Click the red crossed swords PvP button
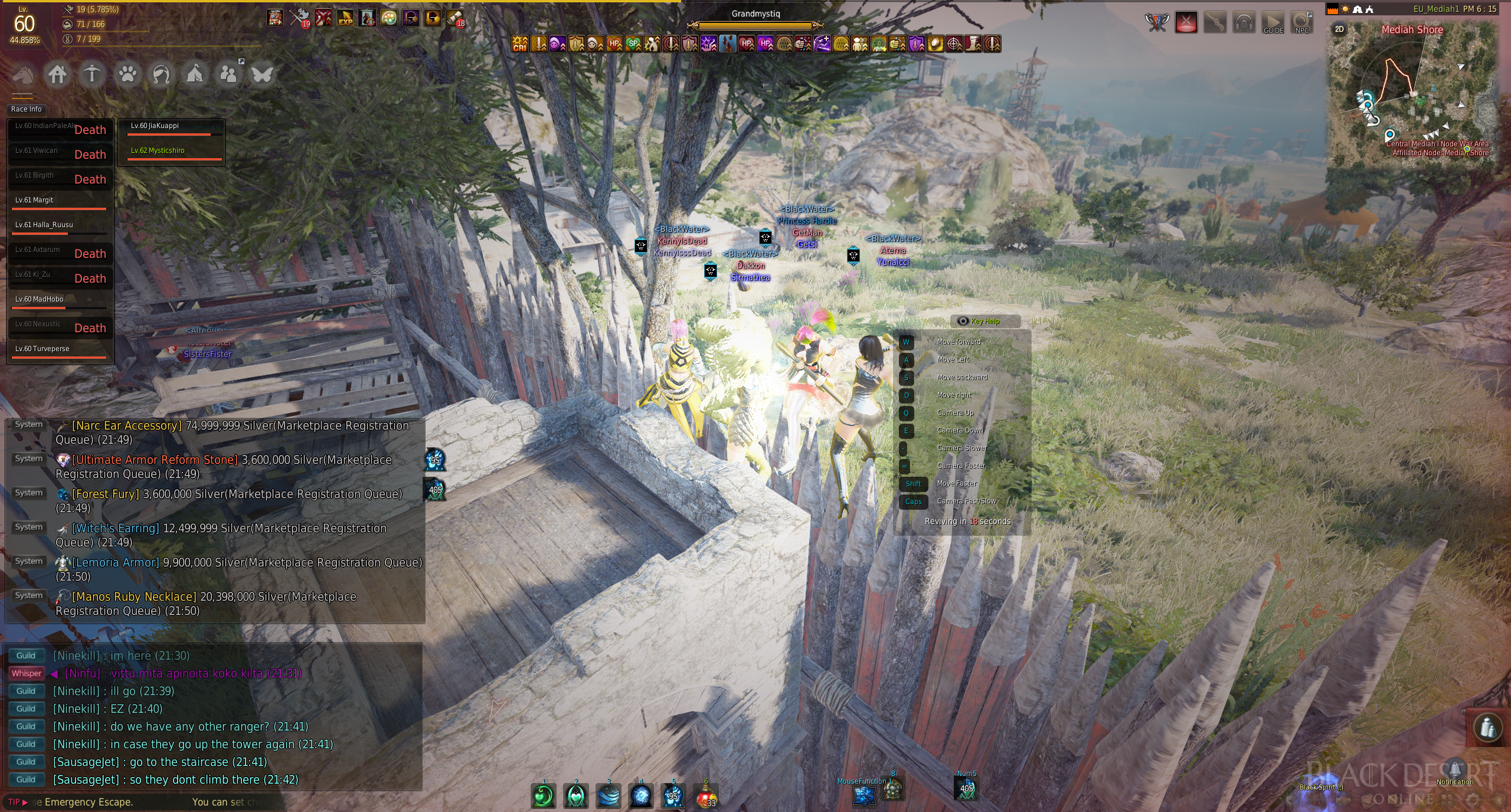This screenshot has width=1511, height=812. coord(1186,24)
